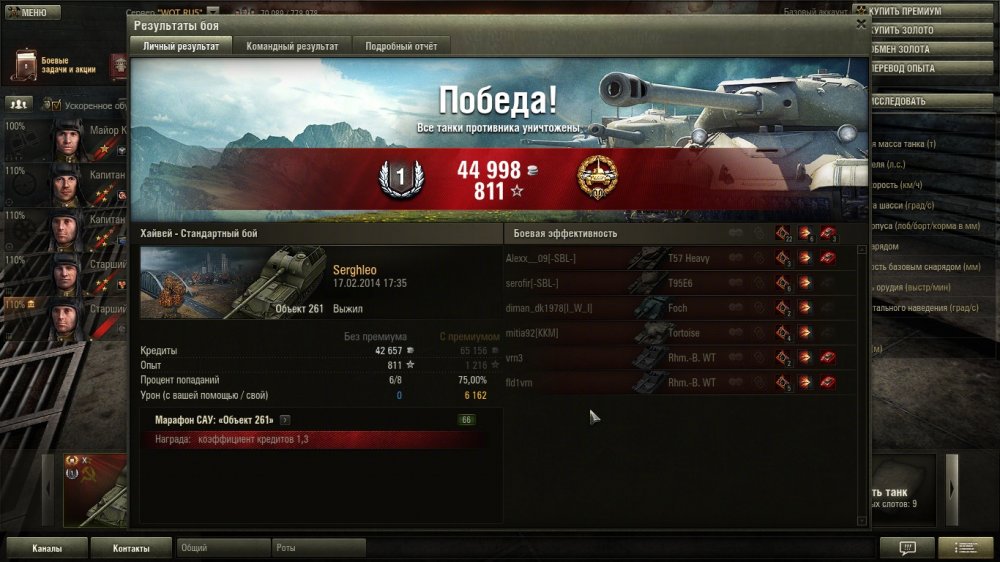Select the Личный результат tab

coord(182,46)
